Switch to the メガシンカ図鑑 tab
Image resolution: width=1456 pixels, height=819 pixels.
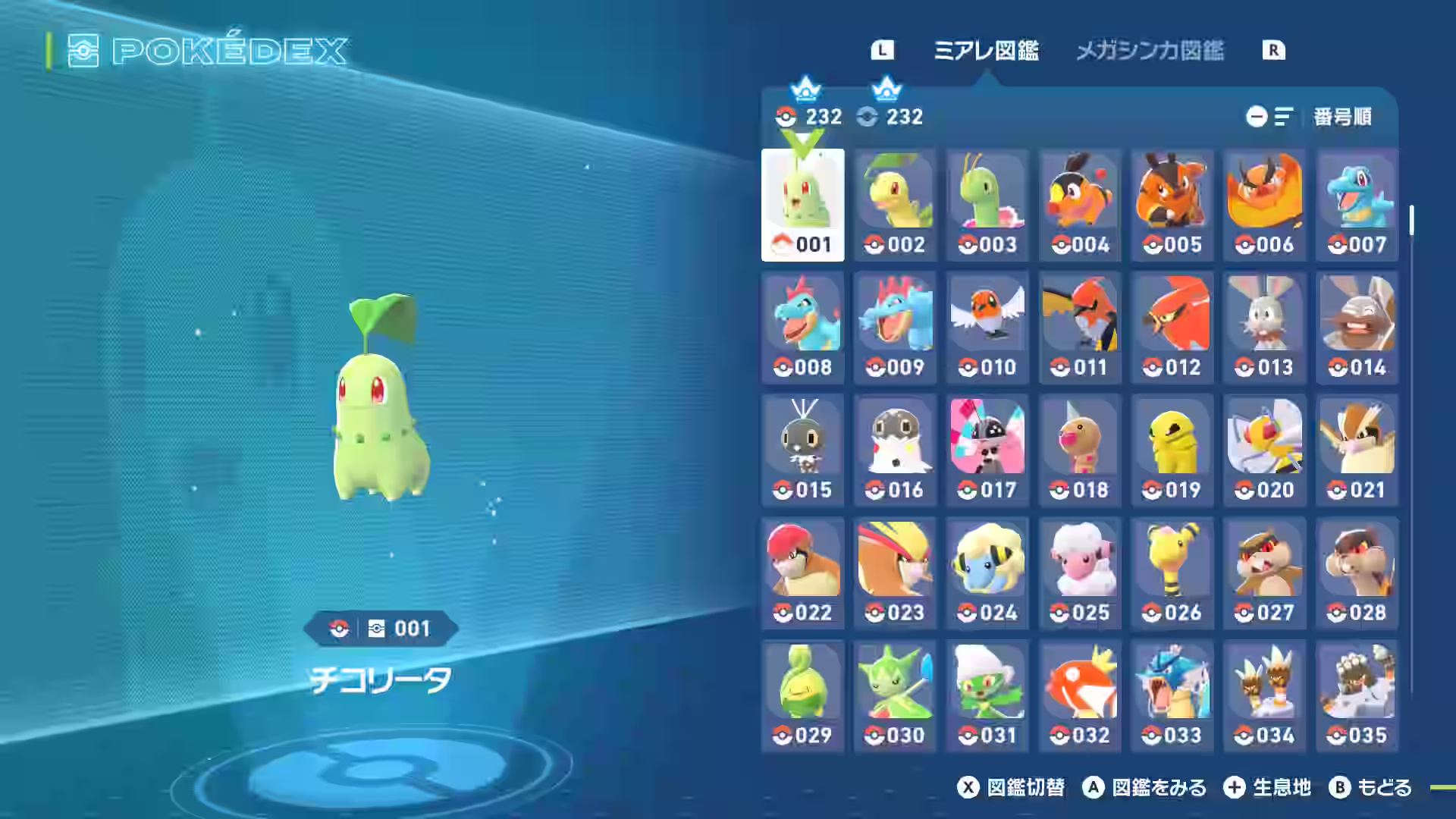(x=1150, y=52)
